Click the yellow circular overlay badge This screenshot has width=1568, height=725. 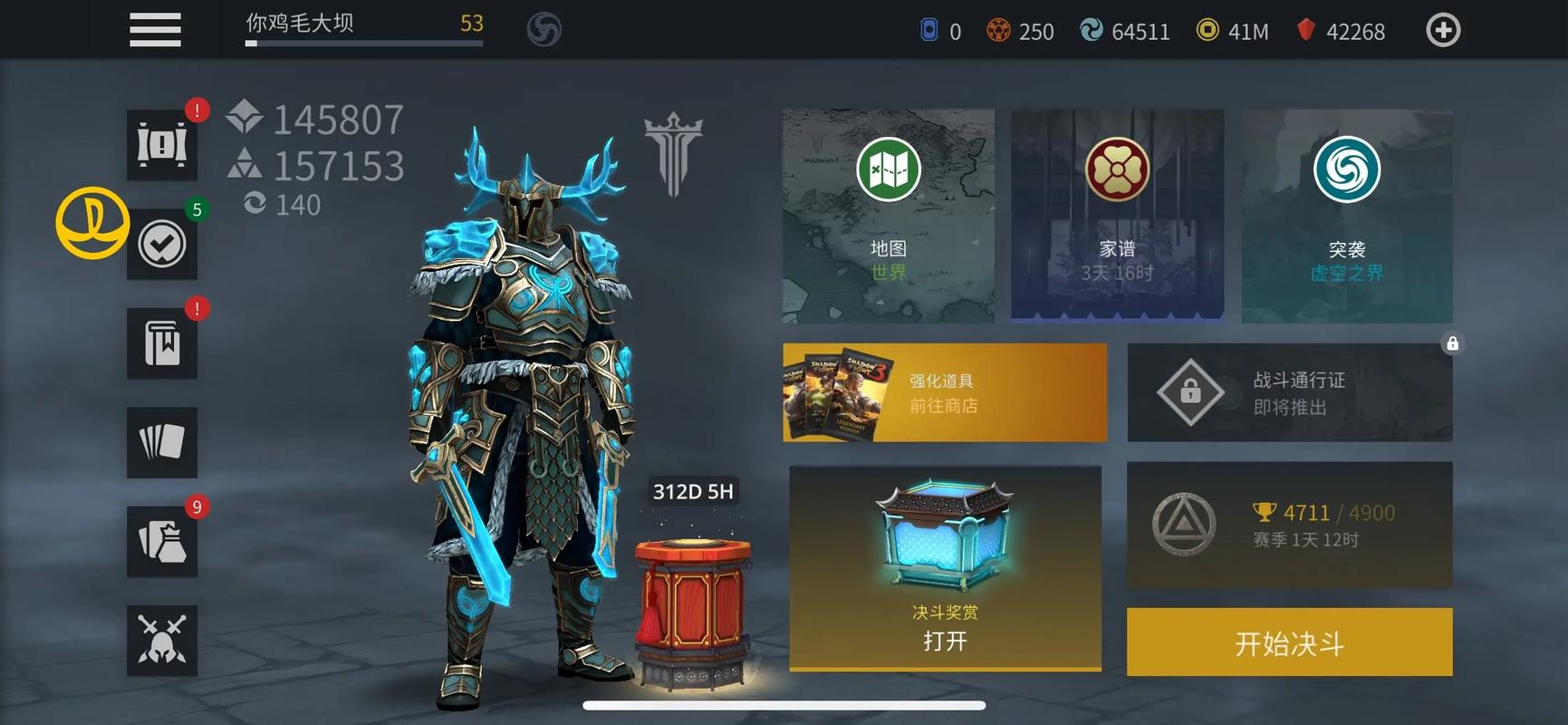pos(92,223)
